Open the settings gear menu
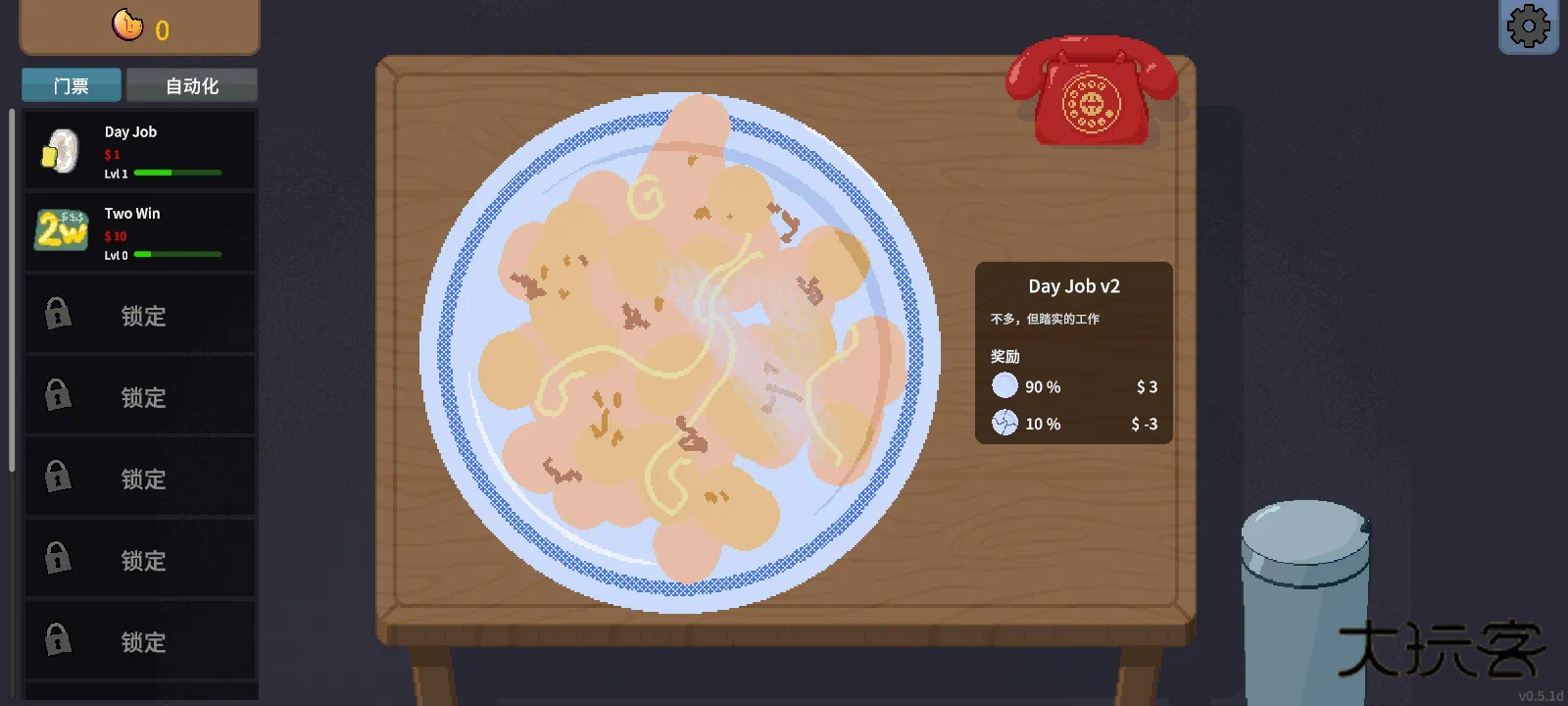 click(x=1530, y=25)
